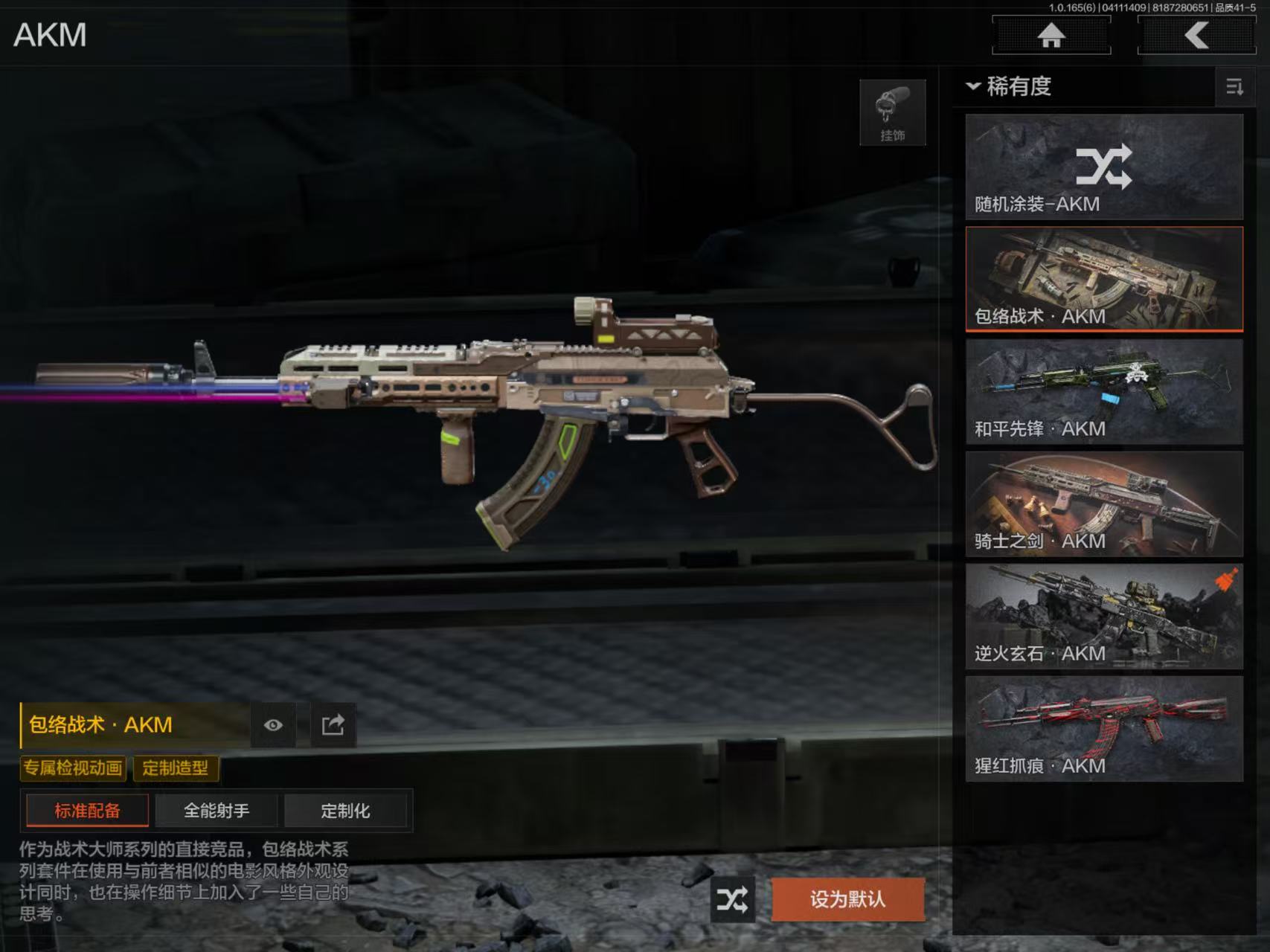The image size is (1270, 952).
Task: Go to the home screen
Action: (x=1051, y=35)
